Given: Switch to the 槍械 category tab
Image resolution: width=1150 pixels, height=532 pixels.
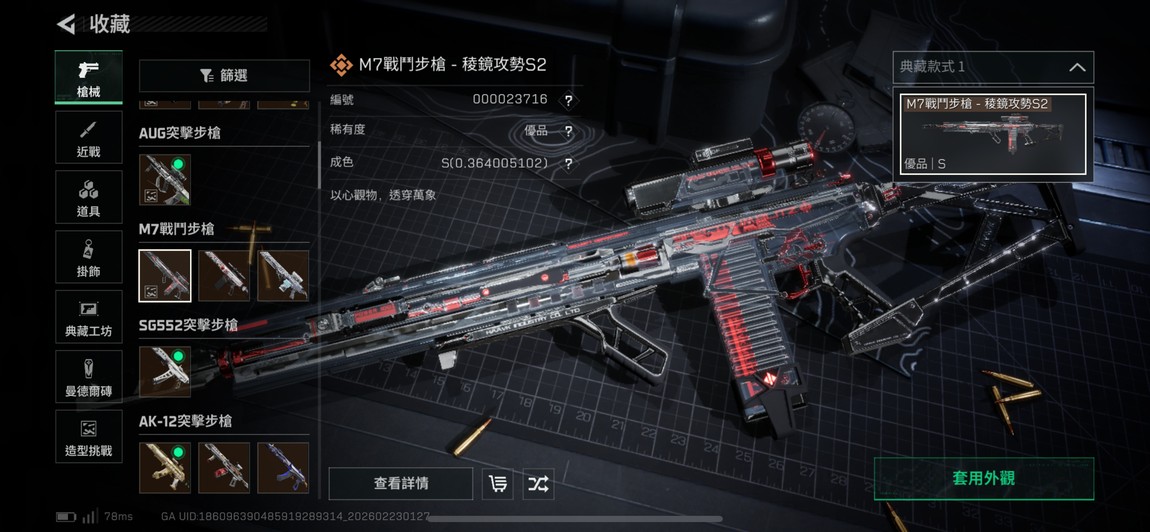Looking at the screenshot, I should [x=88, y=77].
